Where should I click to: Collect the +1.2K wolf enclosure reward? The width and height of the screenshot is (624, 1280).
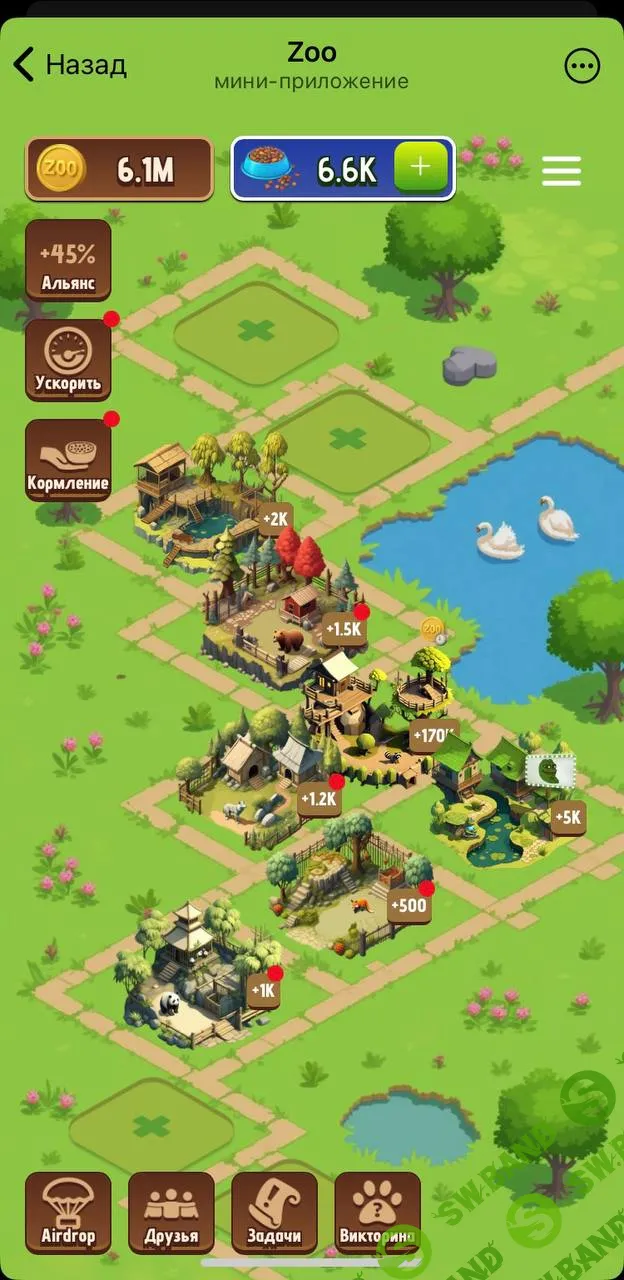tap(319, 798)
